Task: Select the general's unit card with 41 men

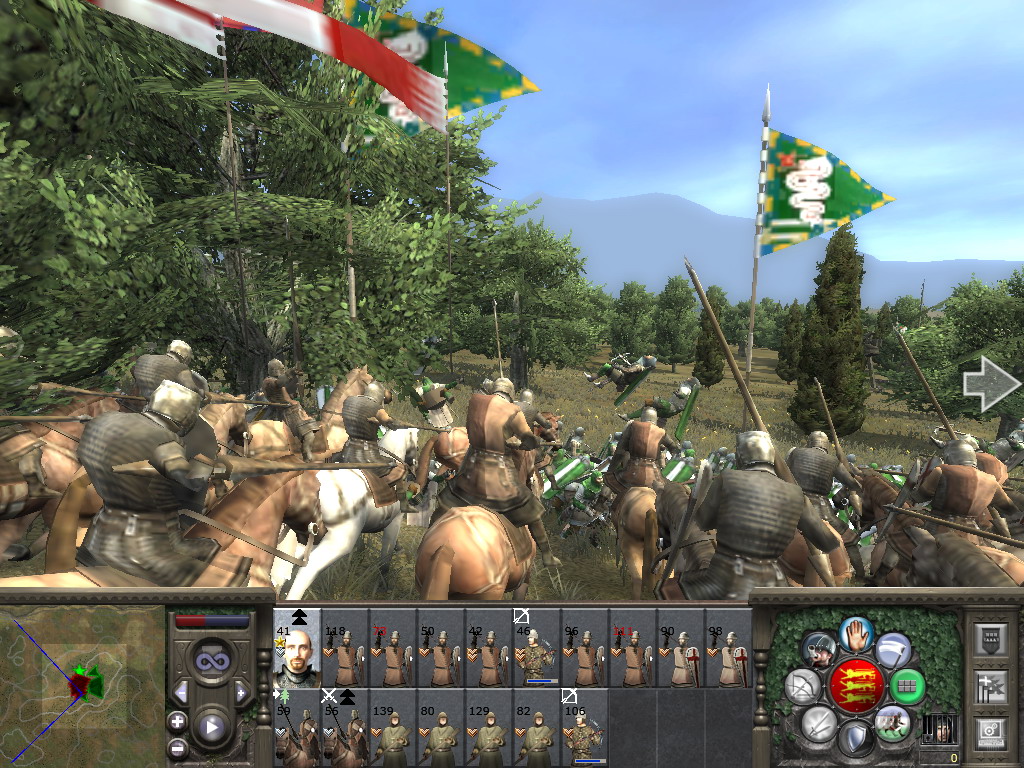Action: [297, 647]
